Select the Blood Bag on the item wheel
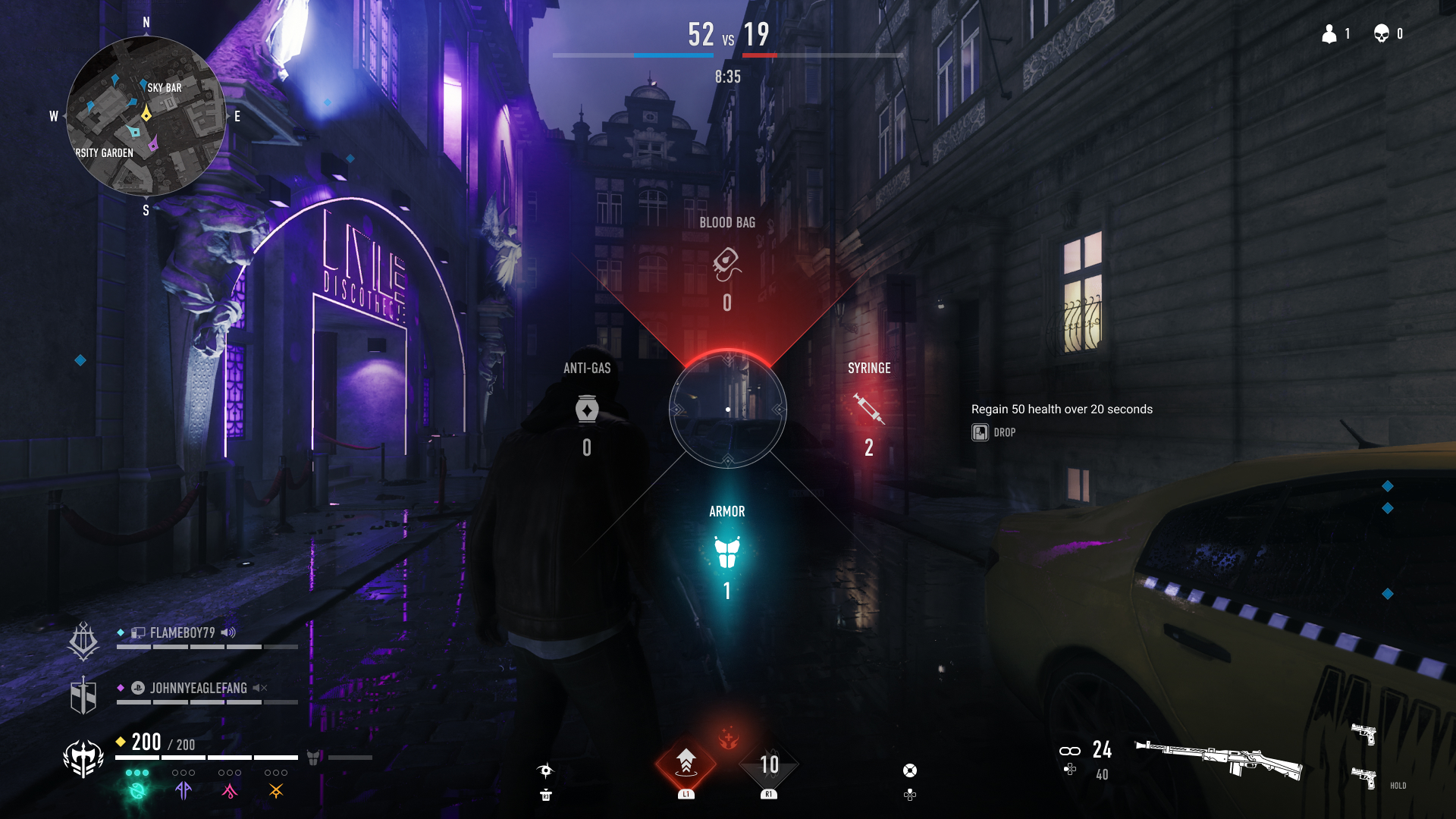Image resolution: width=1456 pixels, height=819 pixels. pos(726,264)
